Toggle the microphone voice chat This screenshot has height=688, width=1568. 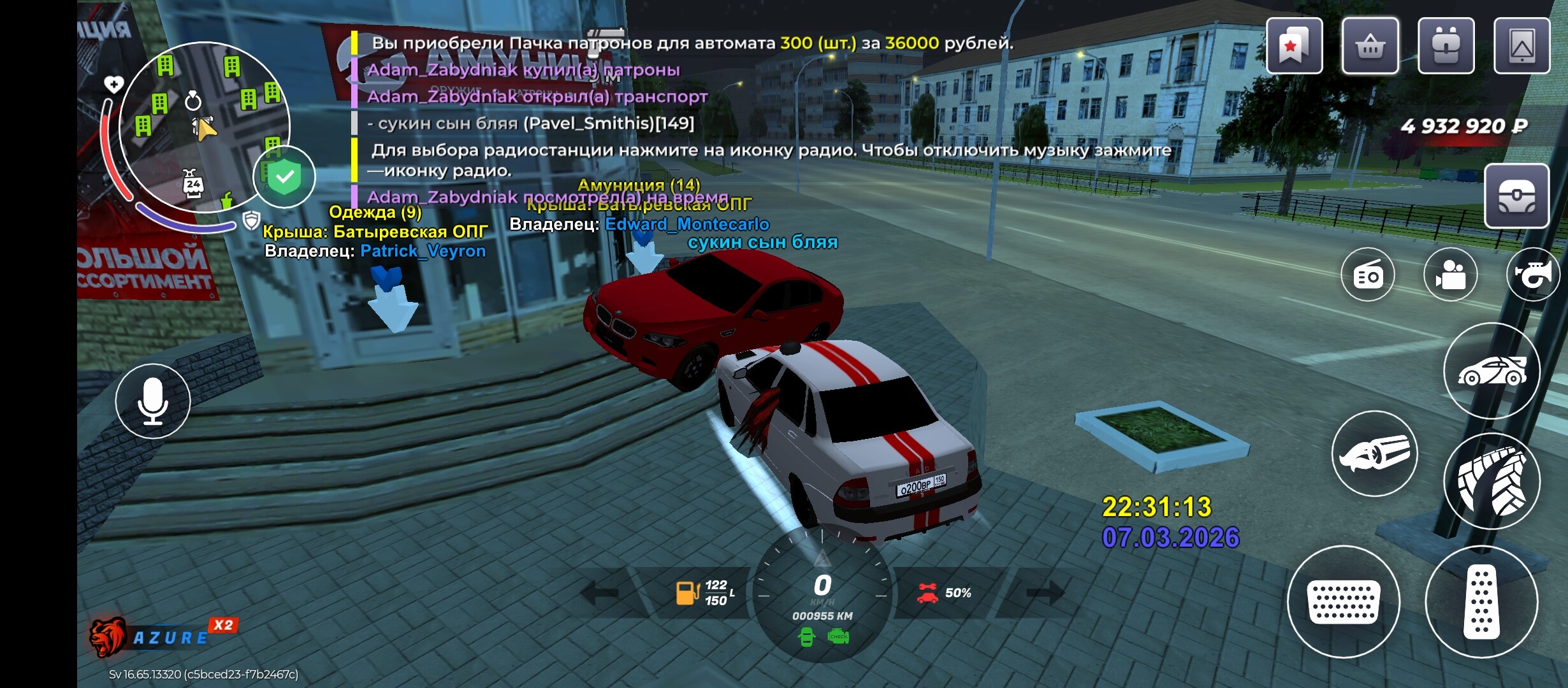pos(153,401)
